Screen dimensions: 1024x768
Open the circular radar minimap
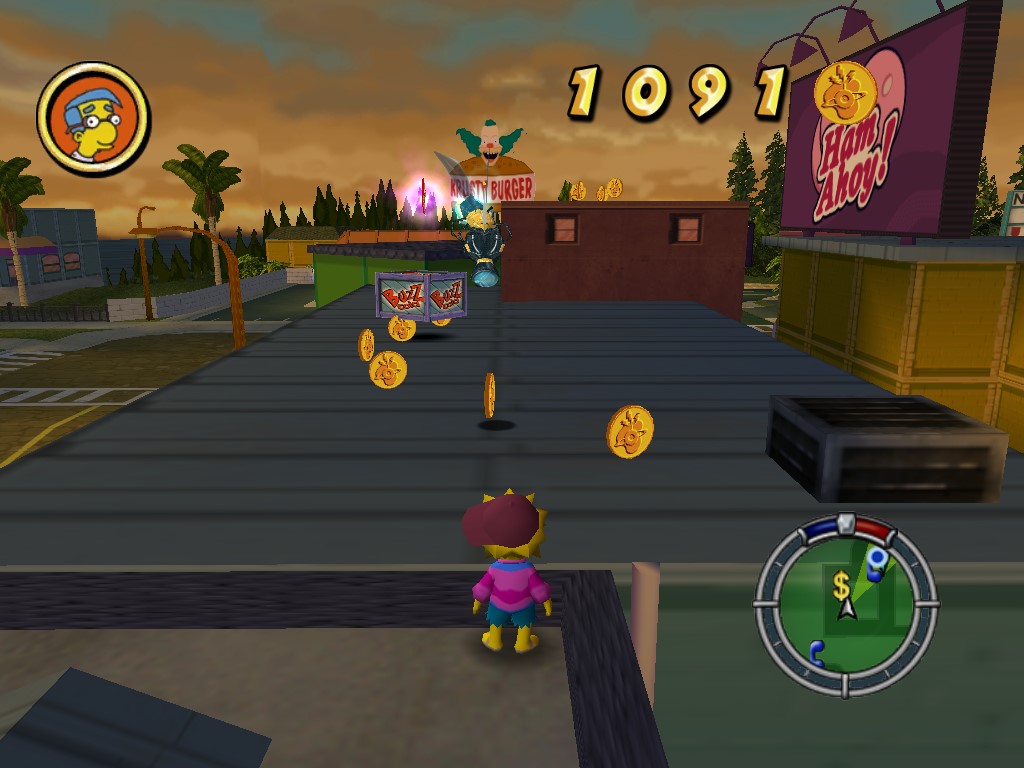(845, 605)
